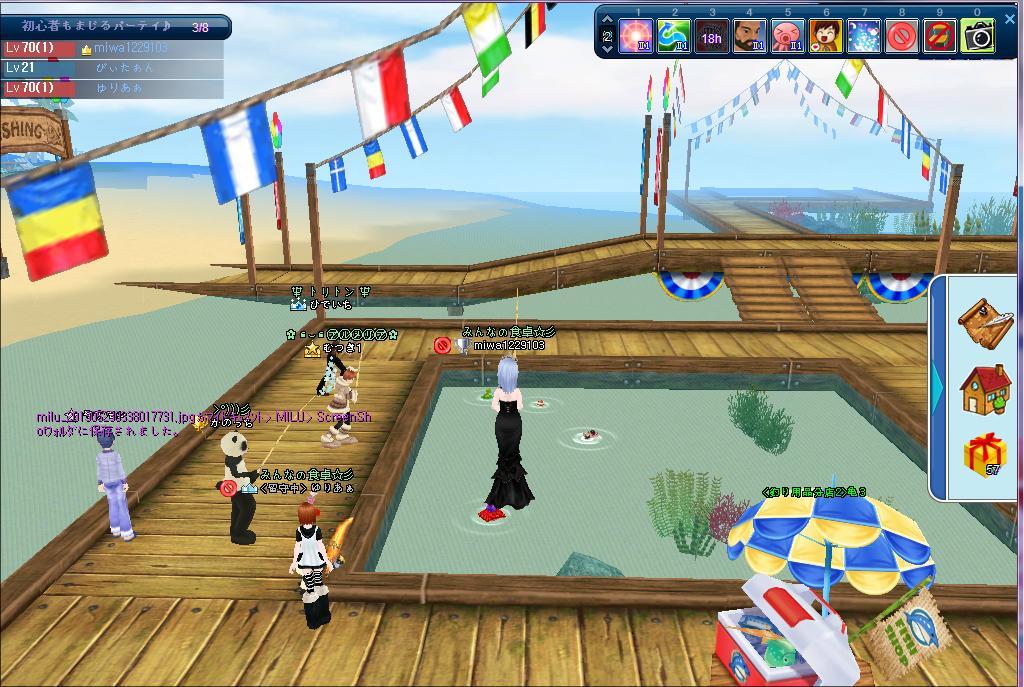This screenshot has width=1024, height=687.
Task: Click the red prohibition circle in slot 8
Action: (902, 37)
